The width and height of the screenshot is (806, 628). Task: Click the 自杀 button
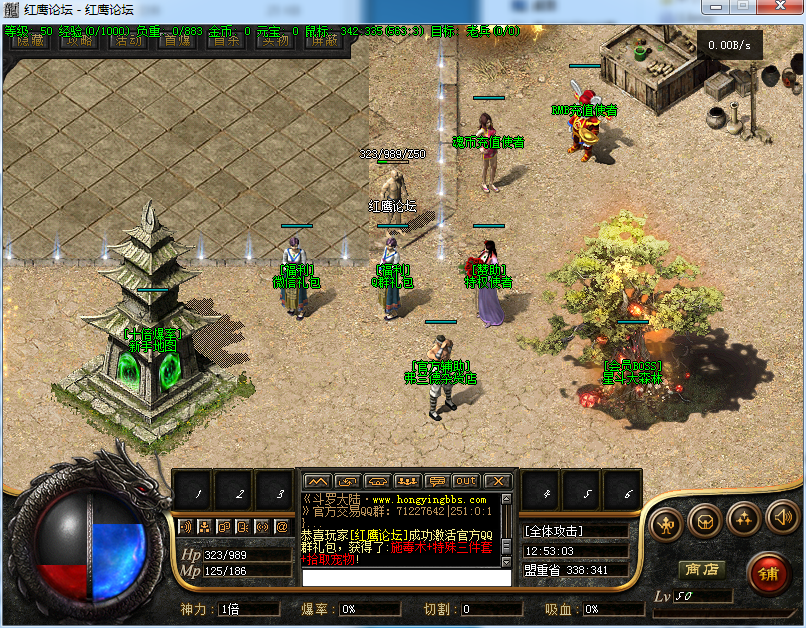[227, 41]
